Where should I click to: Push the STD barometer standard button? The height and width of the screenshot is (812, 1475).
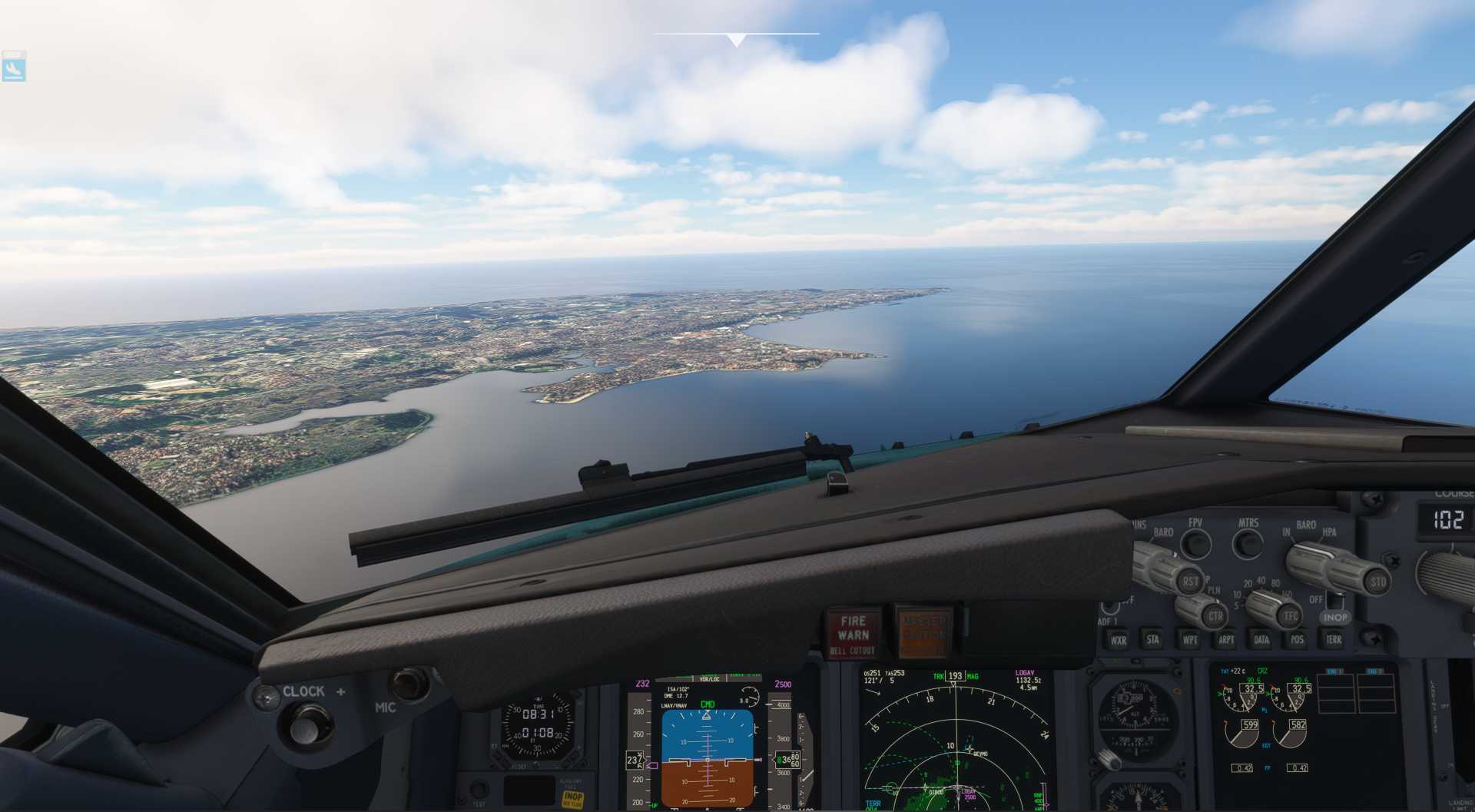pos(1378,582)
